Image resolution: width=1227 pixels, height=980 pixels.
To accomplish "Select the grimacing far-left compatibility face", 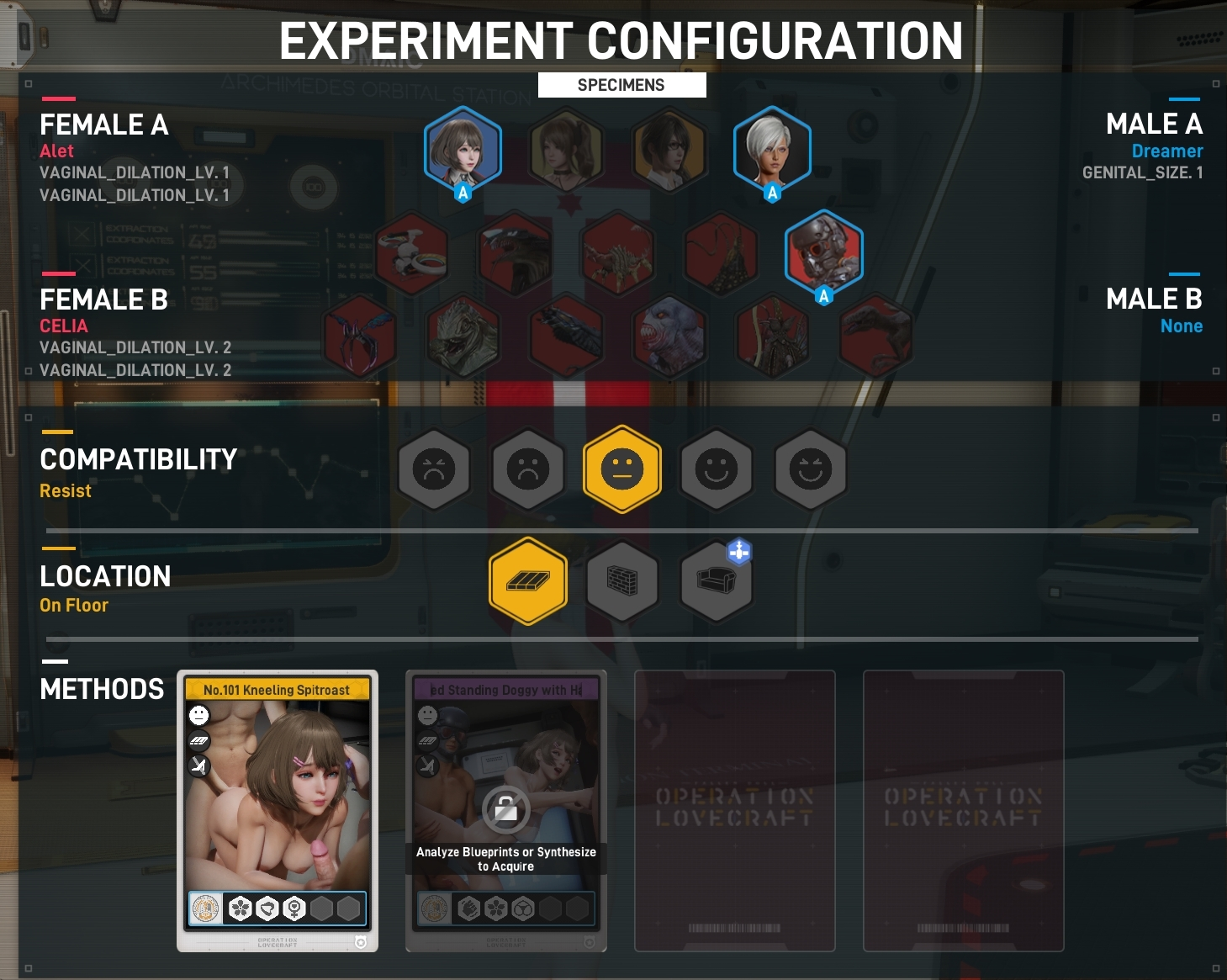I will point(434,469).
